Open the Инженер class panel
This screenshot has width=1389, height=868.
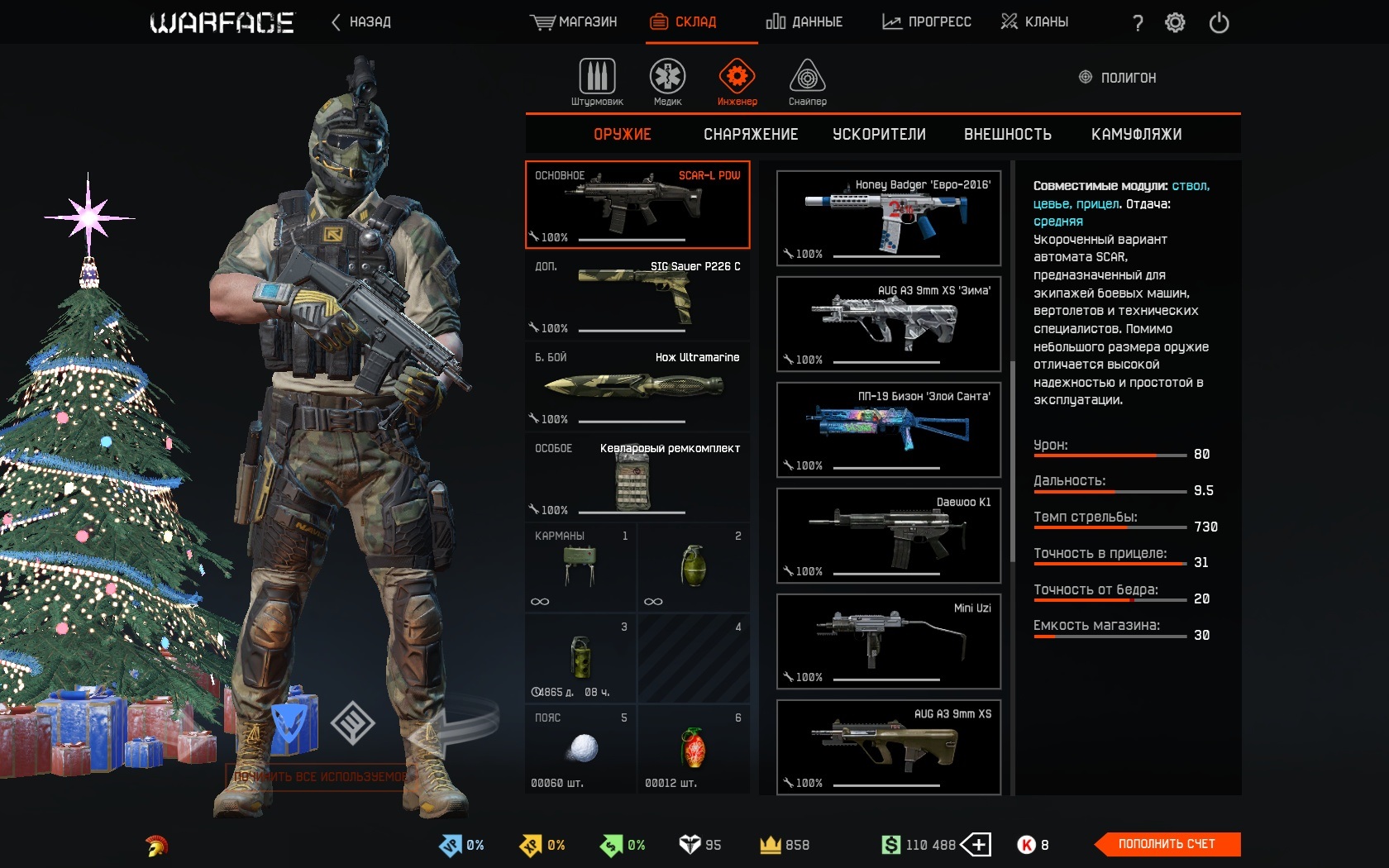736,79
